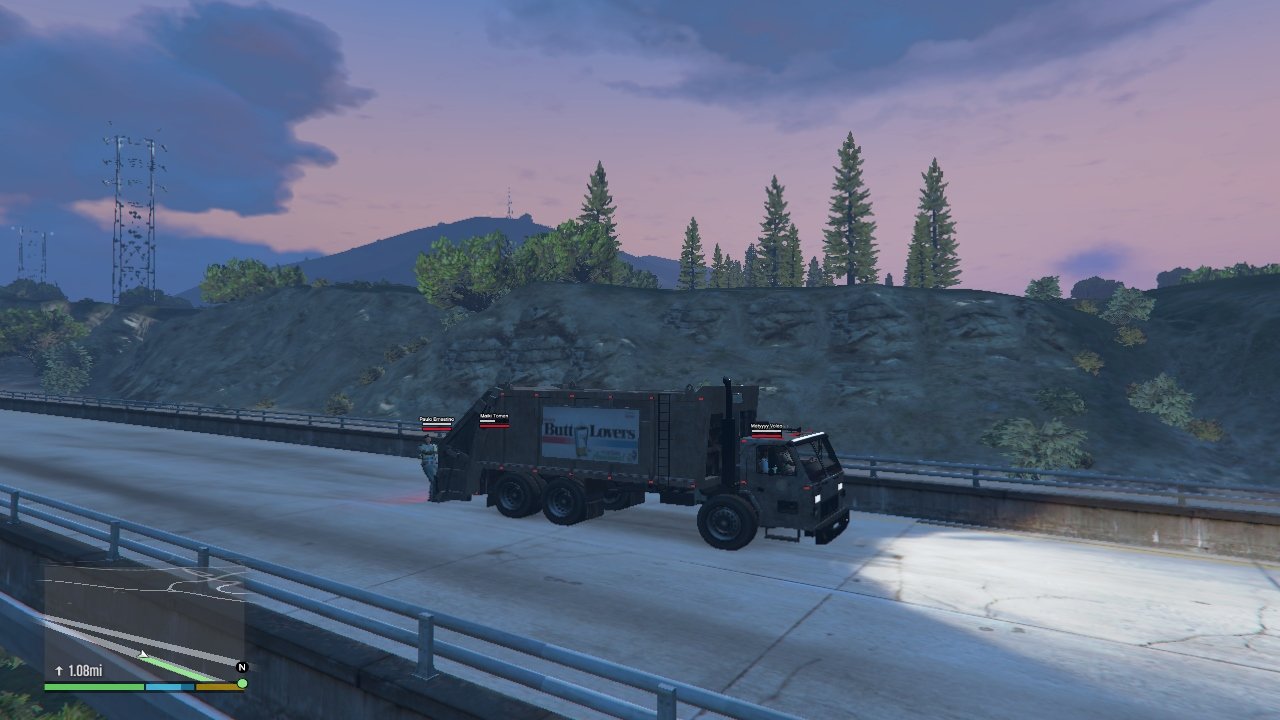The image size is (1280, 720).
Task: Select the green destination blip on minimap
Action: point(242,683)
